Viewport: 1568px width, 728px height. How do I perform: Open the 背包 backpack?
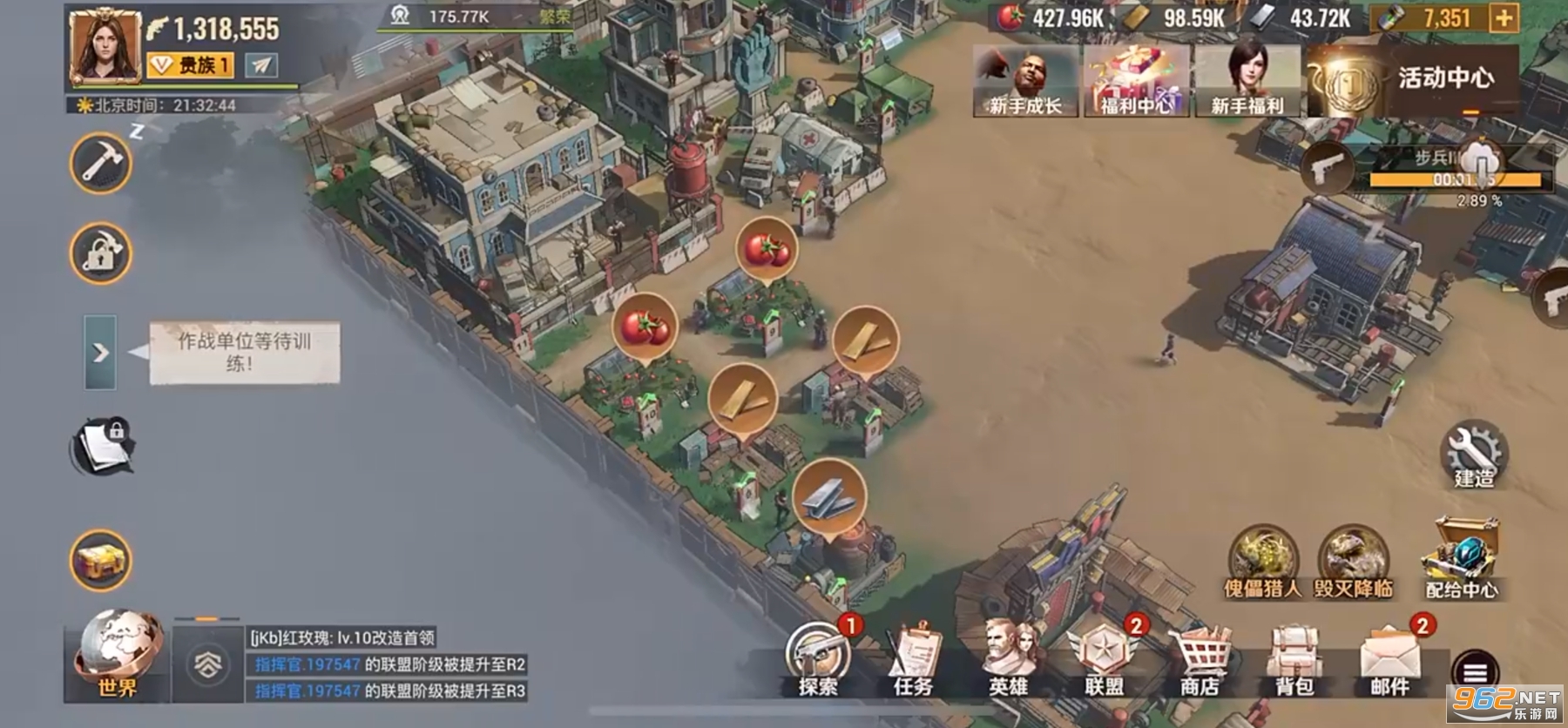(x=1294, y=659)
